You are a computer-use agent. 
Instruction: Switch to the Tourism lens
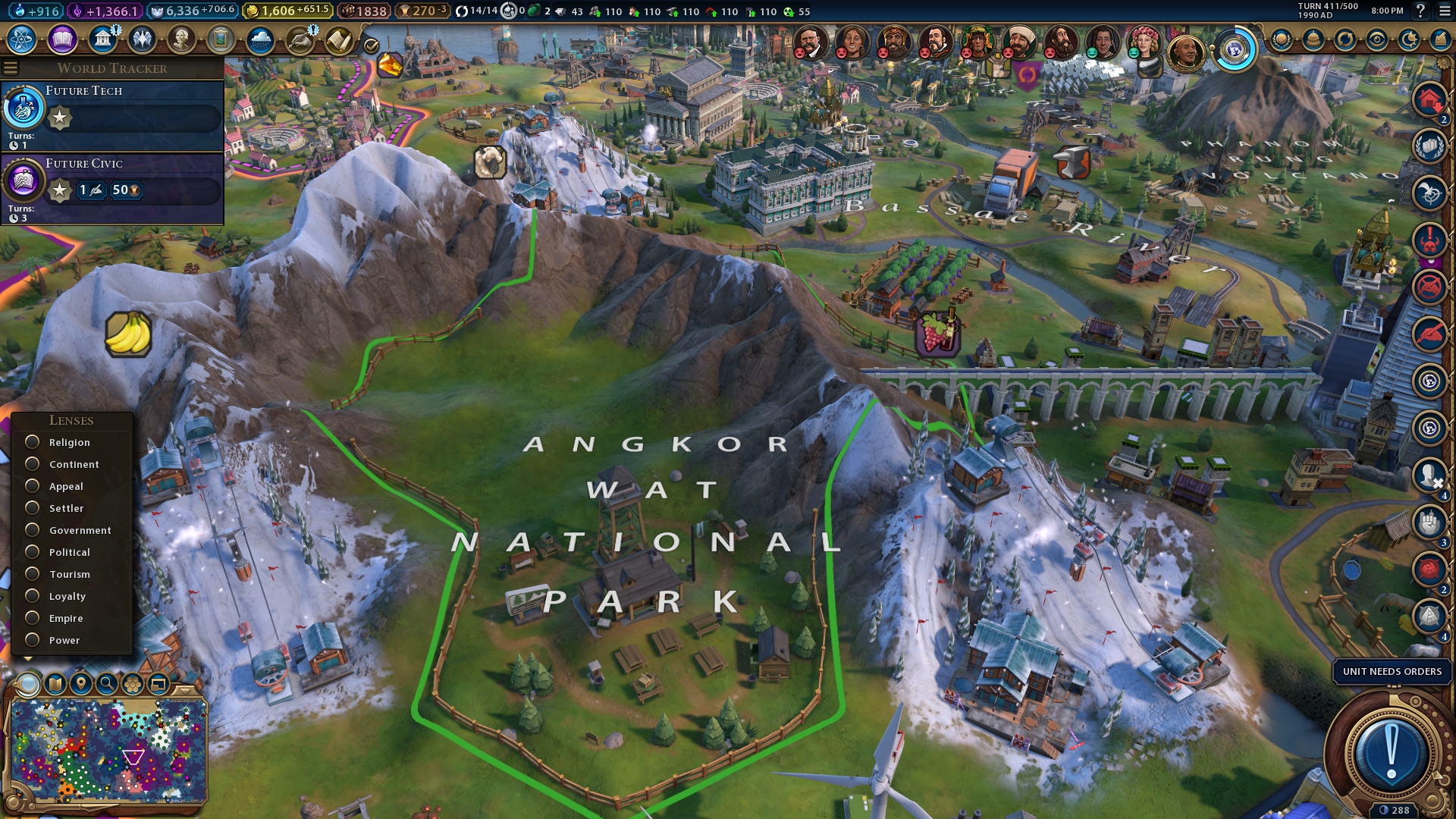tap(33, 574)
